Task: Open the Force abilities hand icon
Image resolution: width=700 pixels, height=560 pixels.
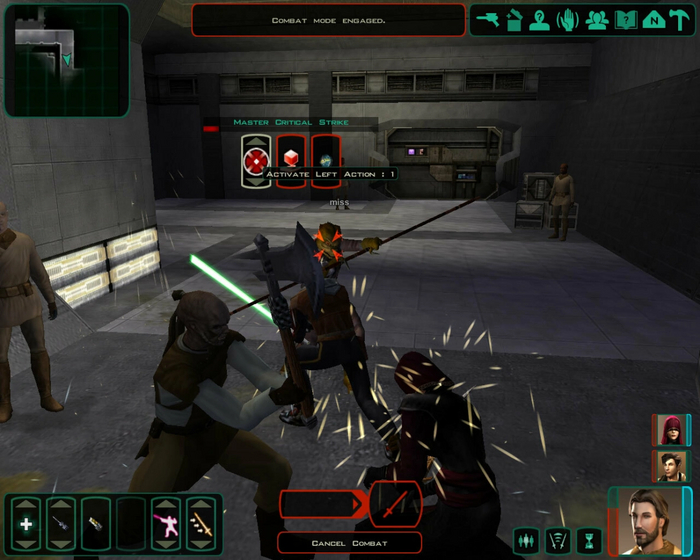Action: (x=569, y=20)
